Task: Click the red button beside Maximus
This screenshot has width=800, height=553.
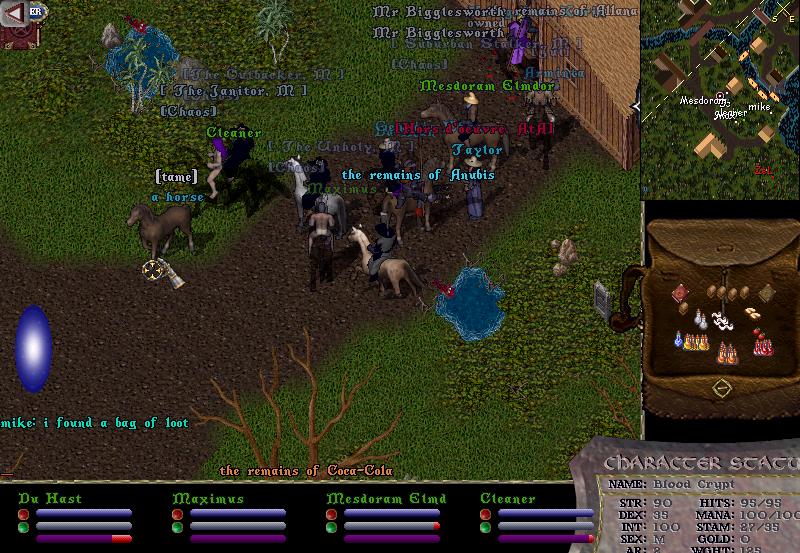Action: pyautogui.click(x=177, y=513)
